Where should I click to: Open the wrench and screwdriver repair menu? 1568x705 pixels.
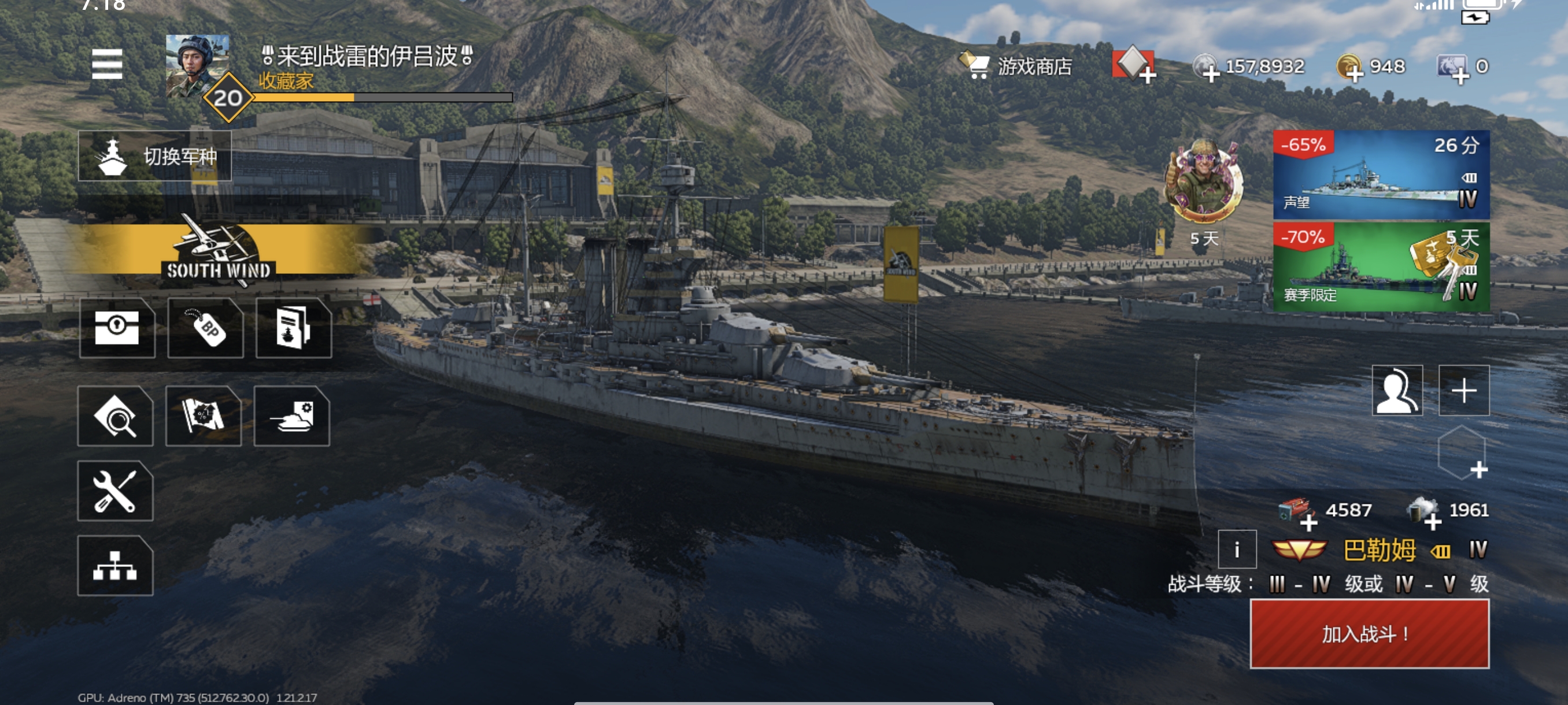(115, 491)
